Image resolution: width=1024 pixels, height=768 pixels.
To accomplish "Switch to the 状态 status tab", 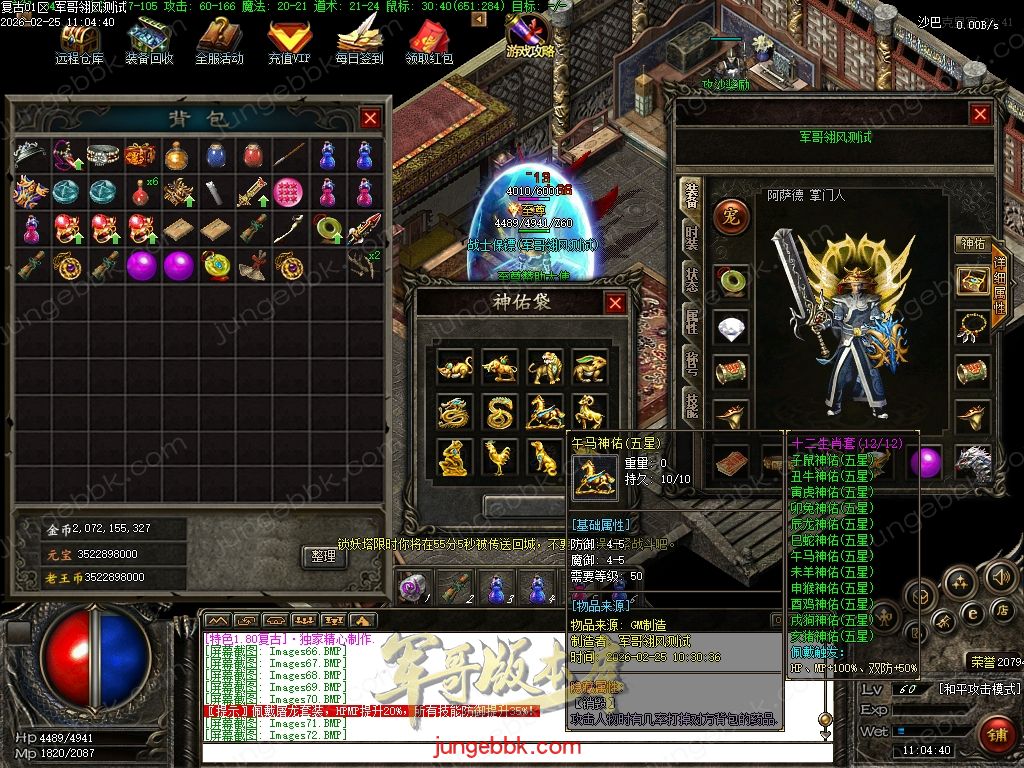I will [x=691, y=279].
